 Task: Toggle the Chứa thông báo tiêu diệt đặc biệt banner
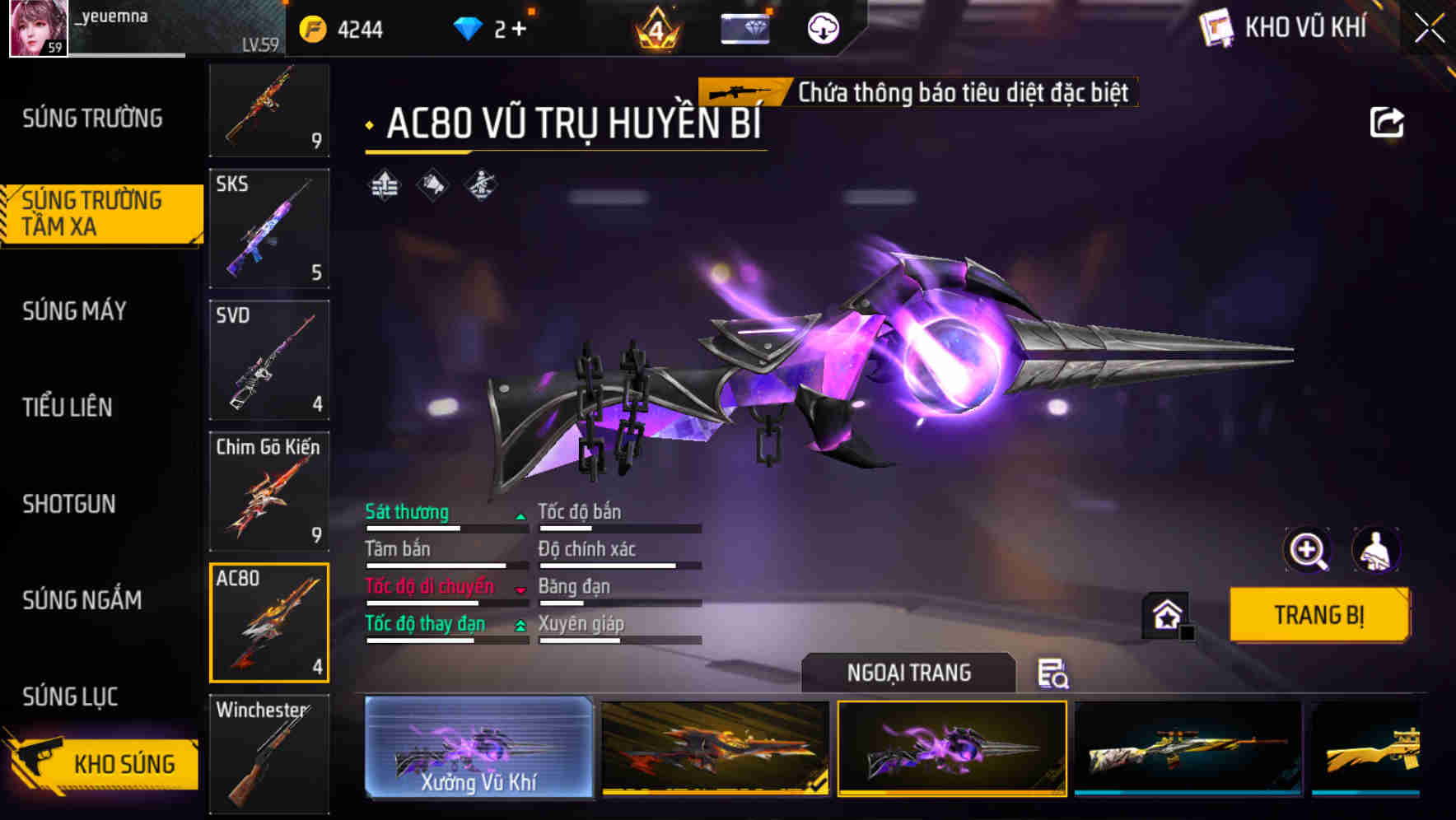coord(914,91)
